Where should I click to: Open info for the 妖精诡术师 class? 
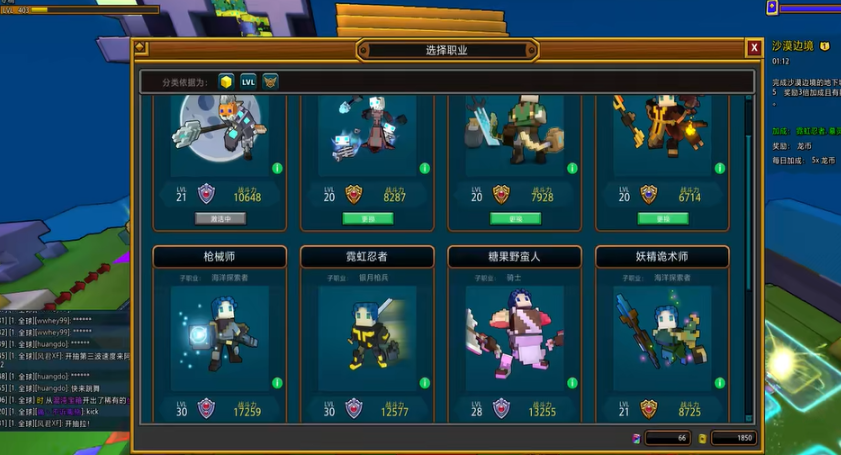720,381
